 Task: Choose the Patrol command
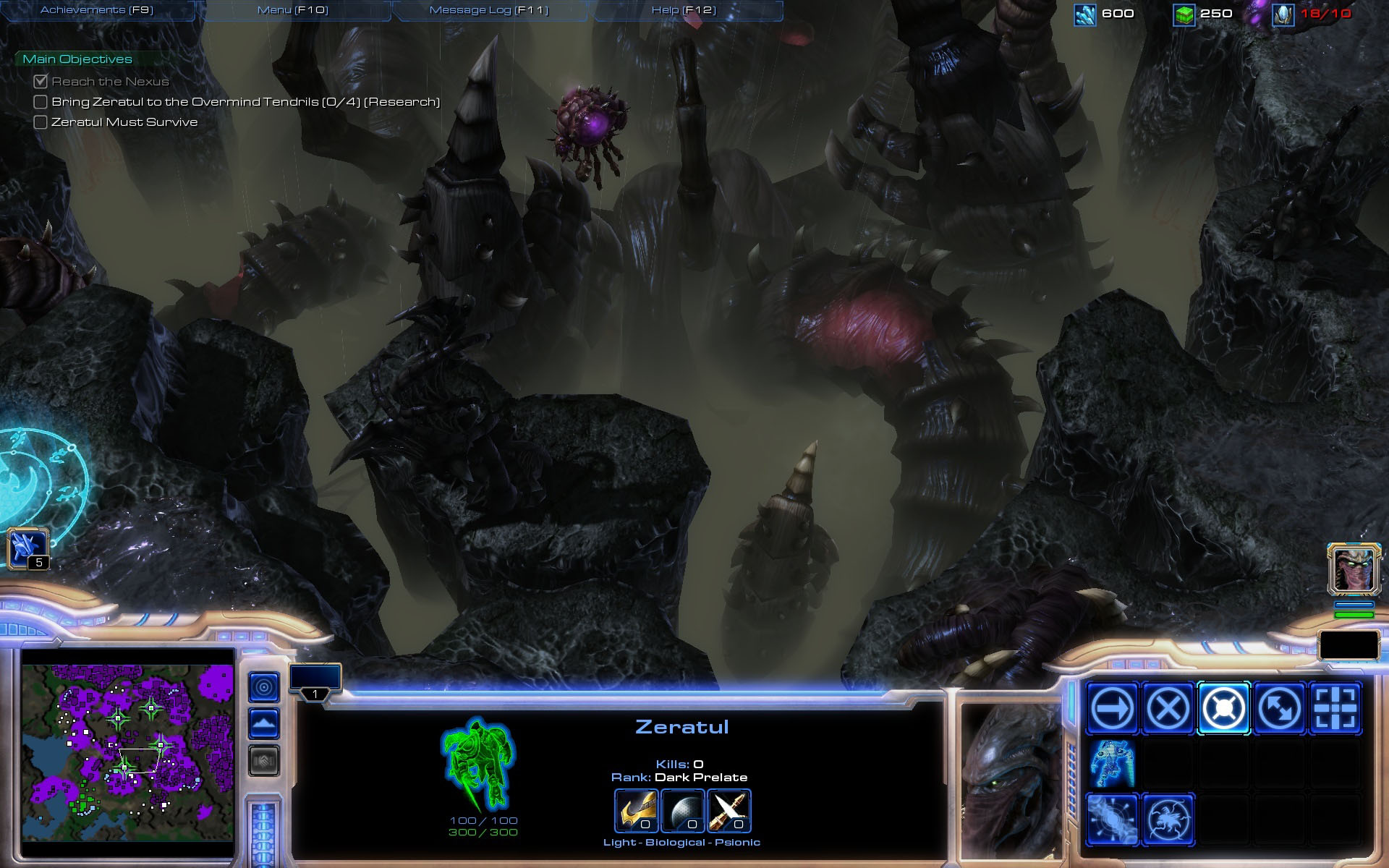[1279, 708]
